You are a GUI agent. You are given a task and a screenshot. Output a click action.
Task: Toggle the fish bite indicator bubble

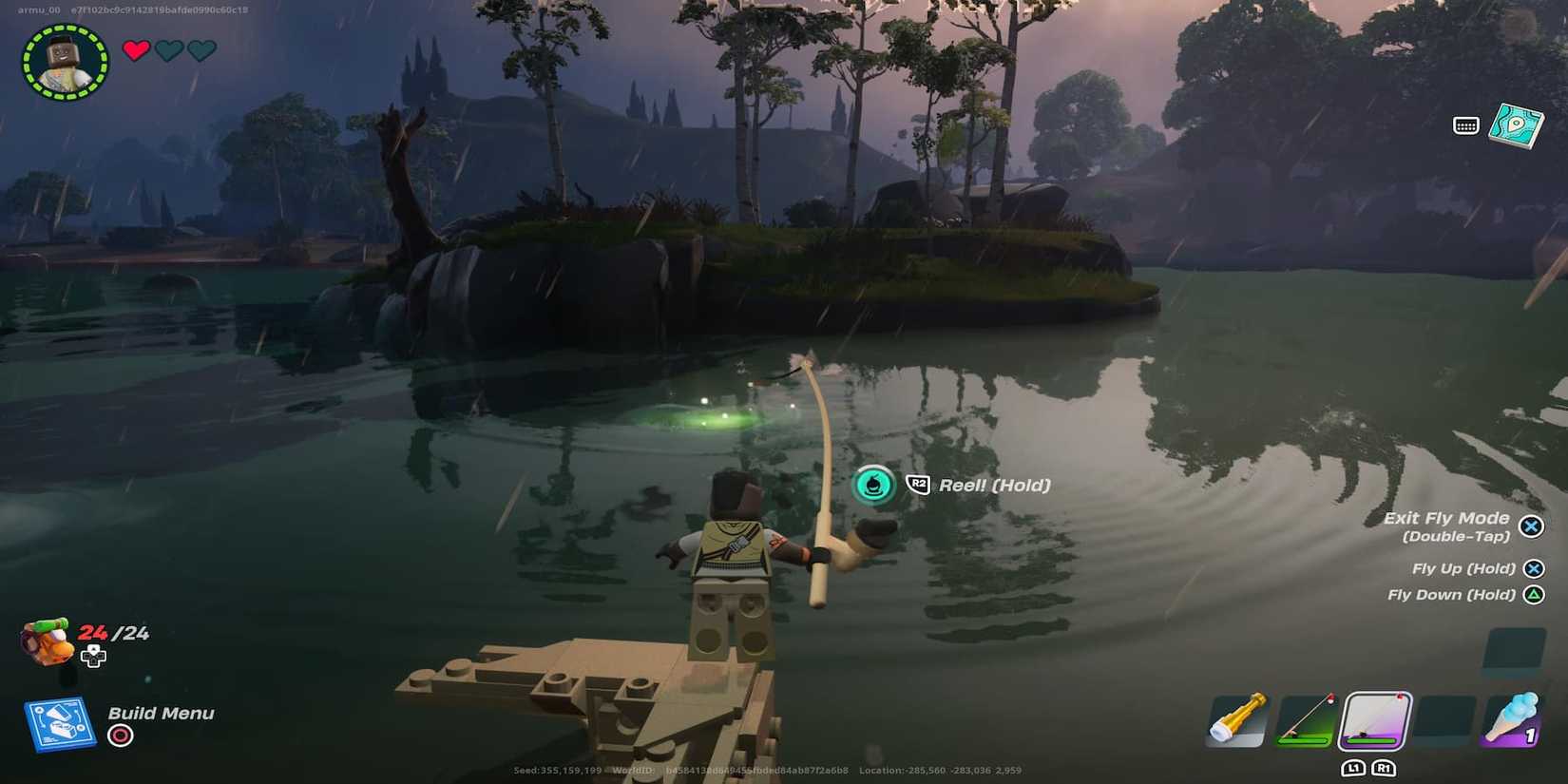[x=871, y=485]
